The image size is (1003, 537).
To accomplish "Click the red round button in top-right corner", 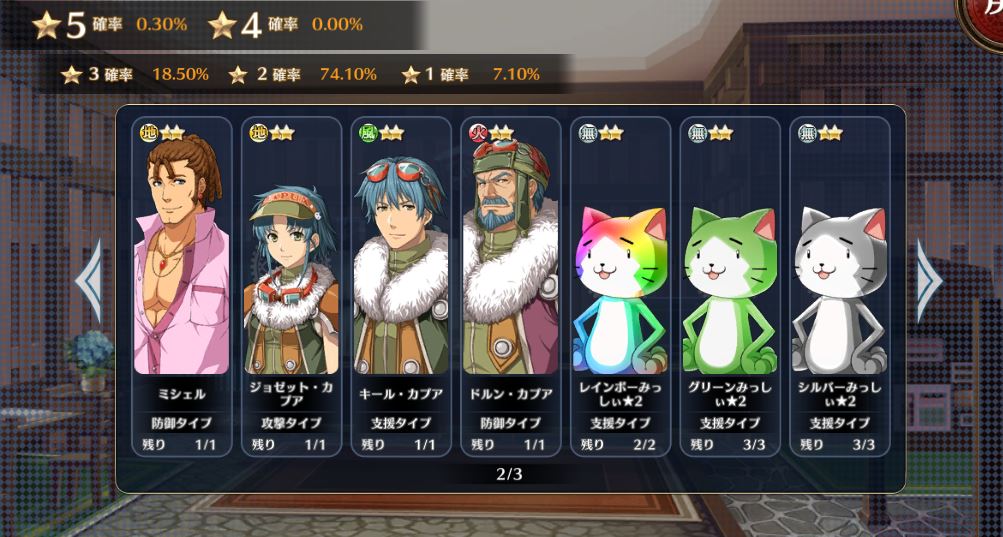I will coord(985,18).
